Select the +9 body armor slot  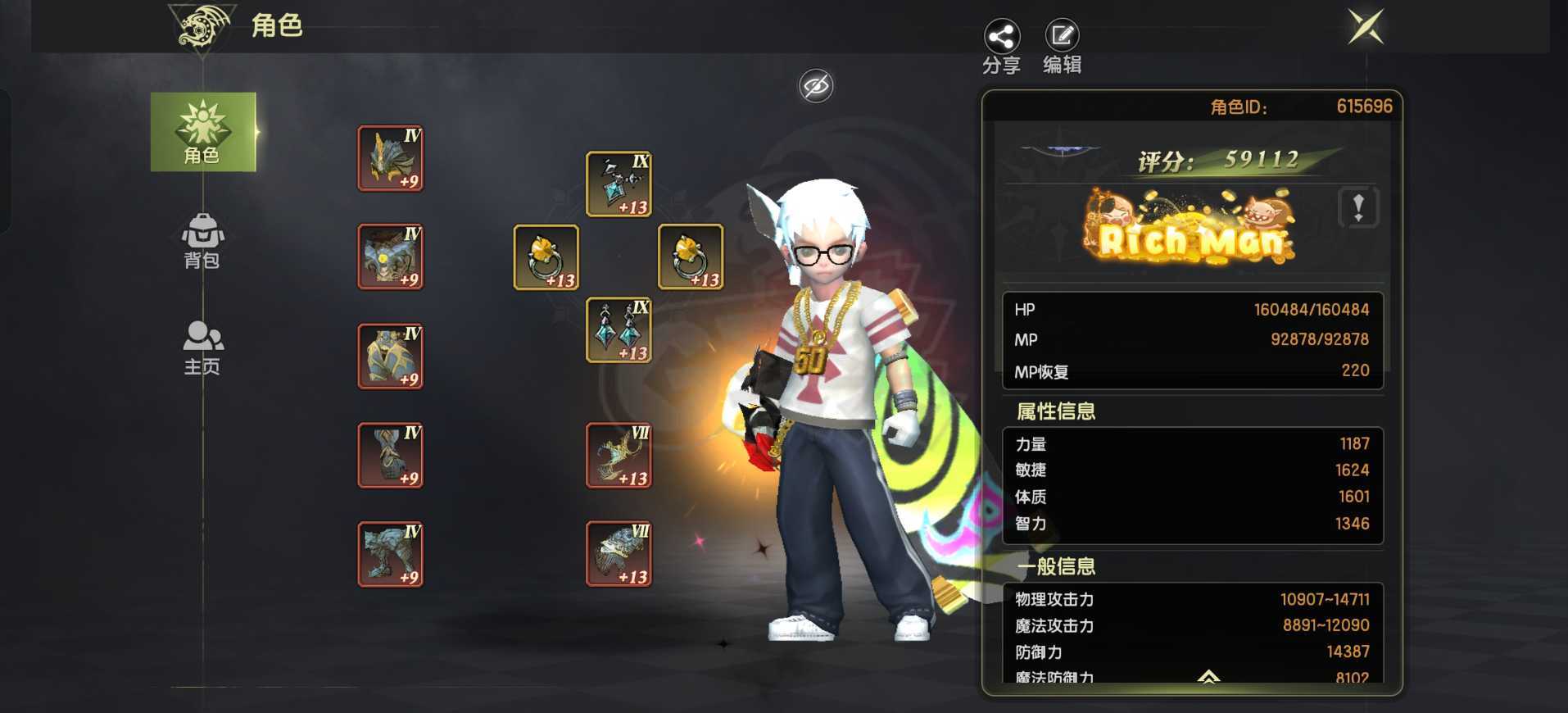[x=390, y=257]
